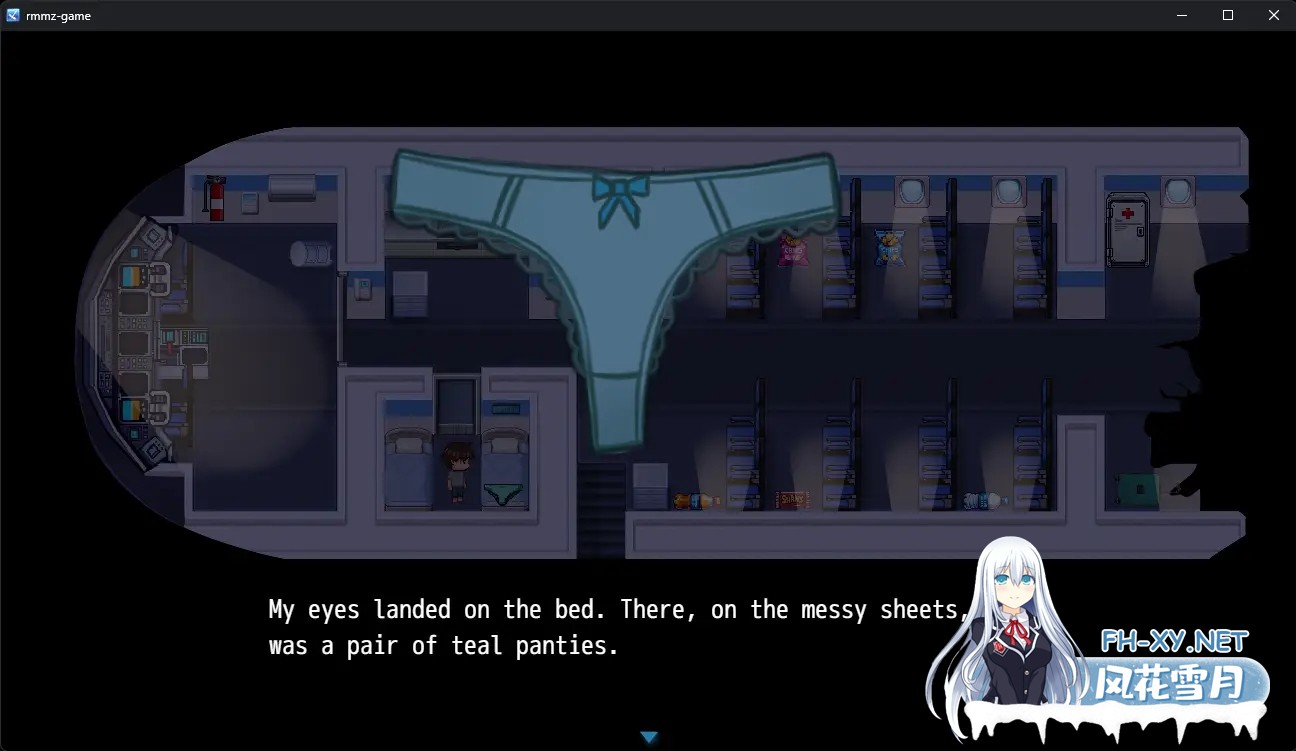Click the blue Chips bag on the bunk
1296x751 pixels.
click(888, 248)
